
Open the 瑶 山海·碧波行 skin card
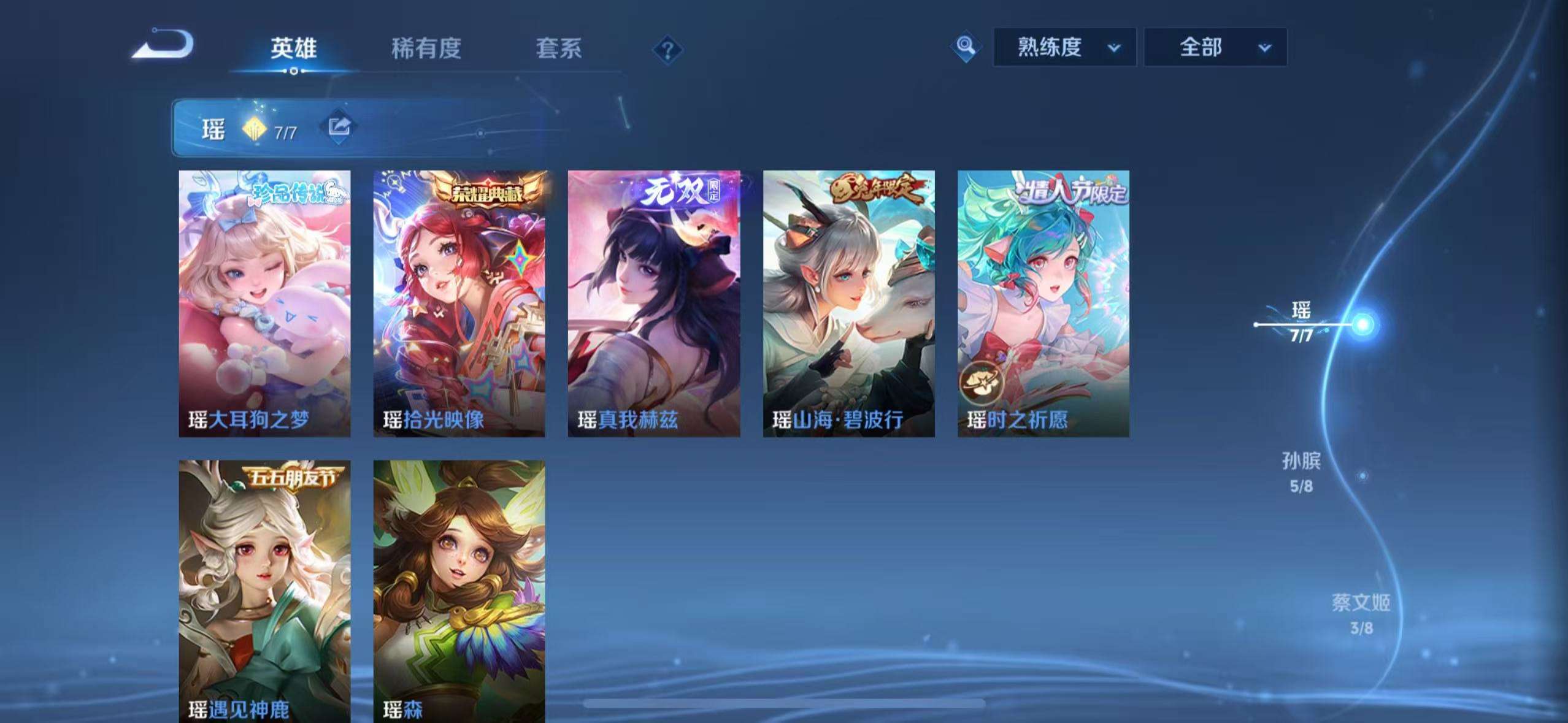click(x=848, y=304)
